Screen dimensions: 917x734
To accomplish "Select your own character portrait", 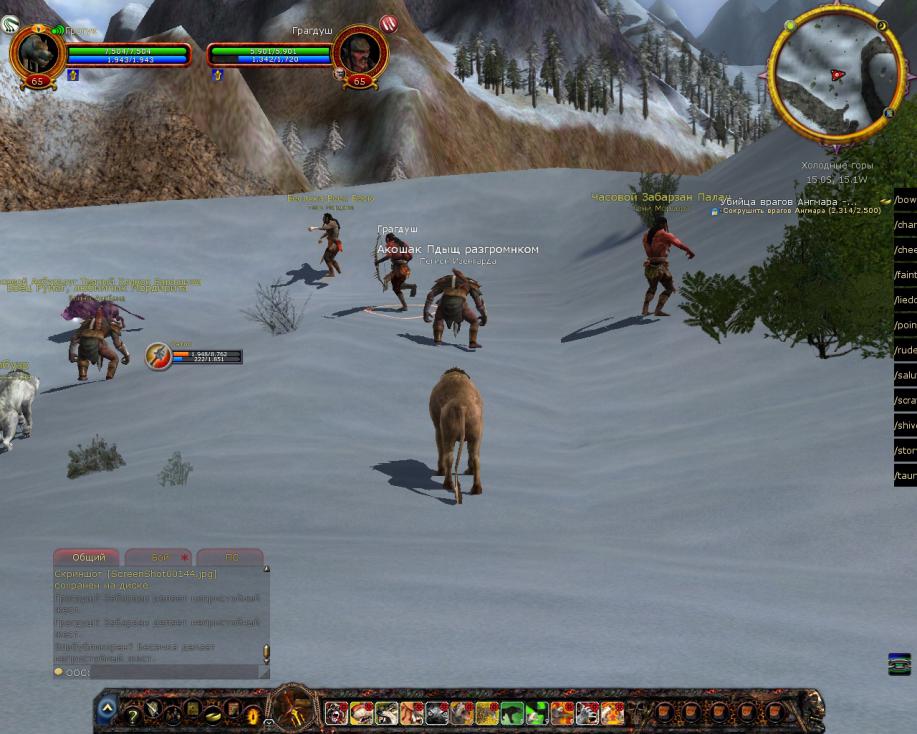I will [36, 53].
